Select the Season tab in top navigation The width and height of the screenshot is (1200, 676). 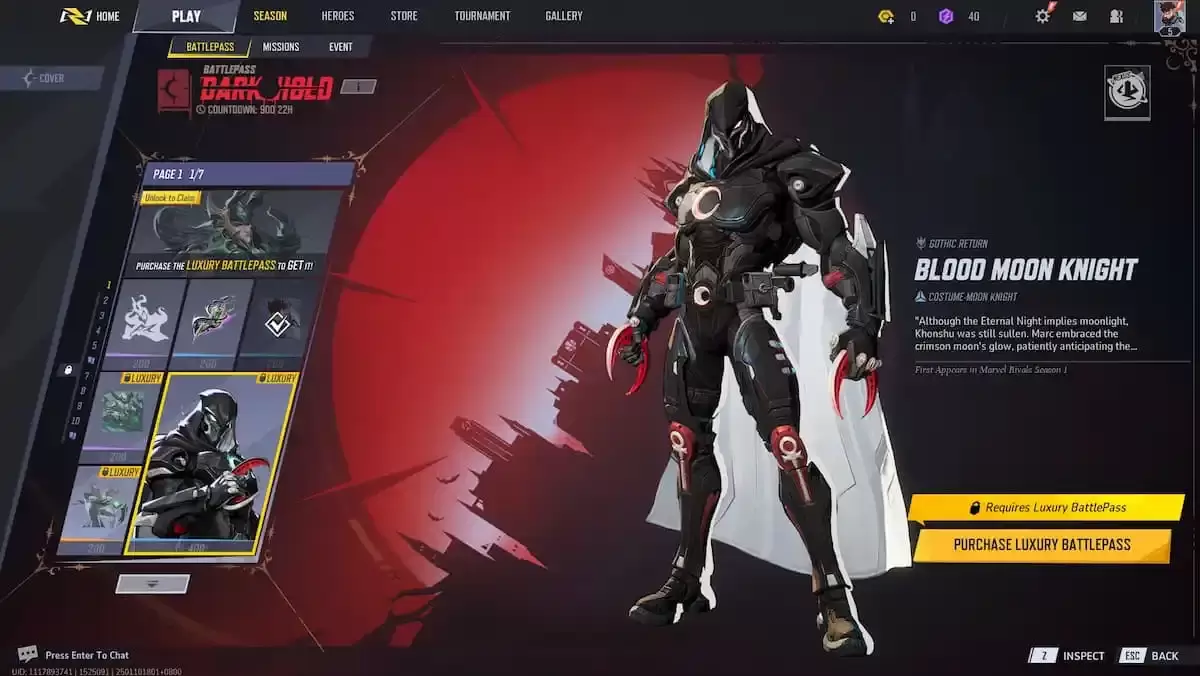click(270, 16)
